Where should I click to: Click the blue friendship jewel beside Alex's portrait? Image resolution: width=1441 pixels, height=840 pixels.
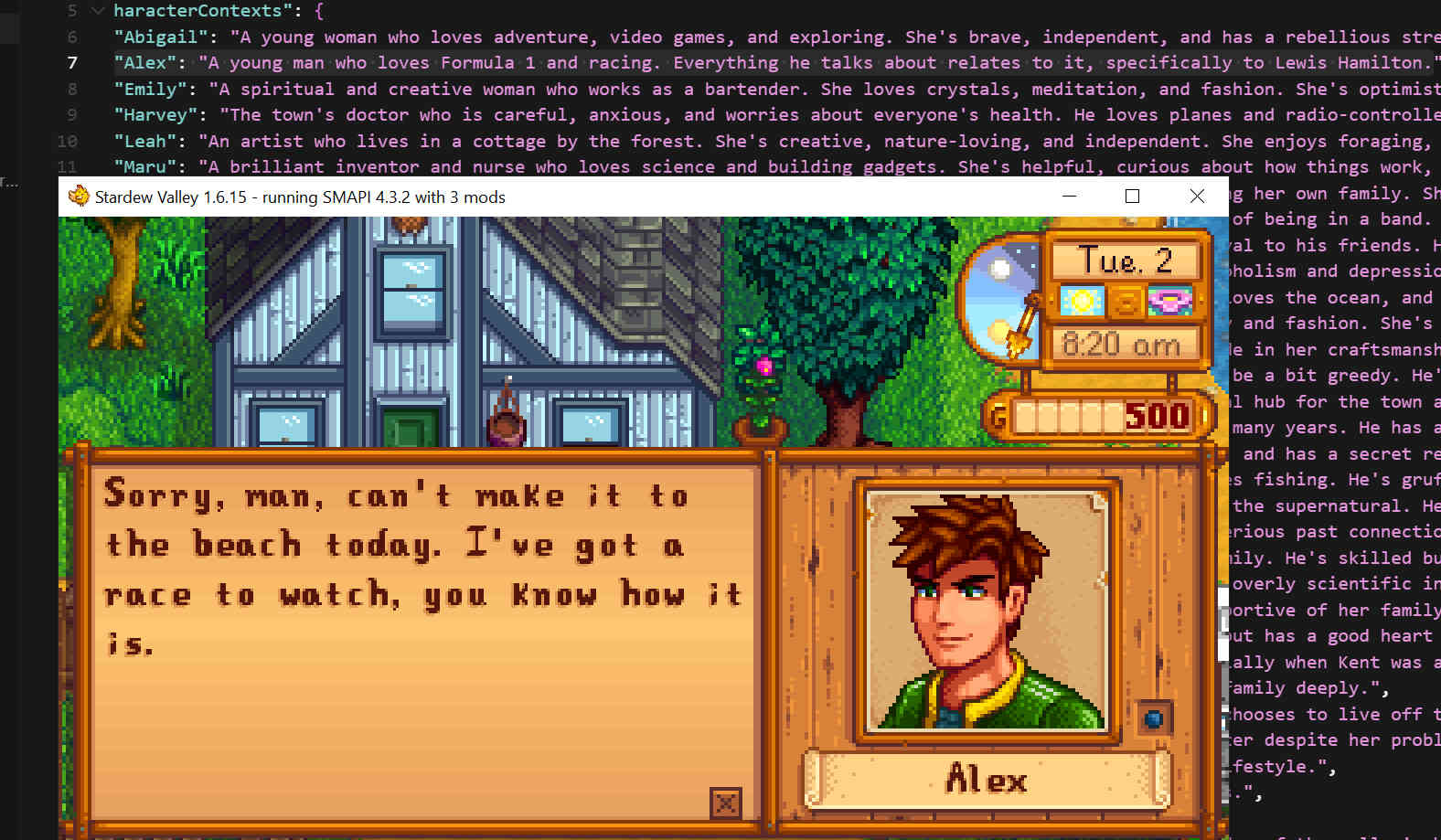(1154, 718)
